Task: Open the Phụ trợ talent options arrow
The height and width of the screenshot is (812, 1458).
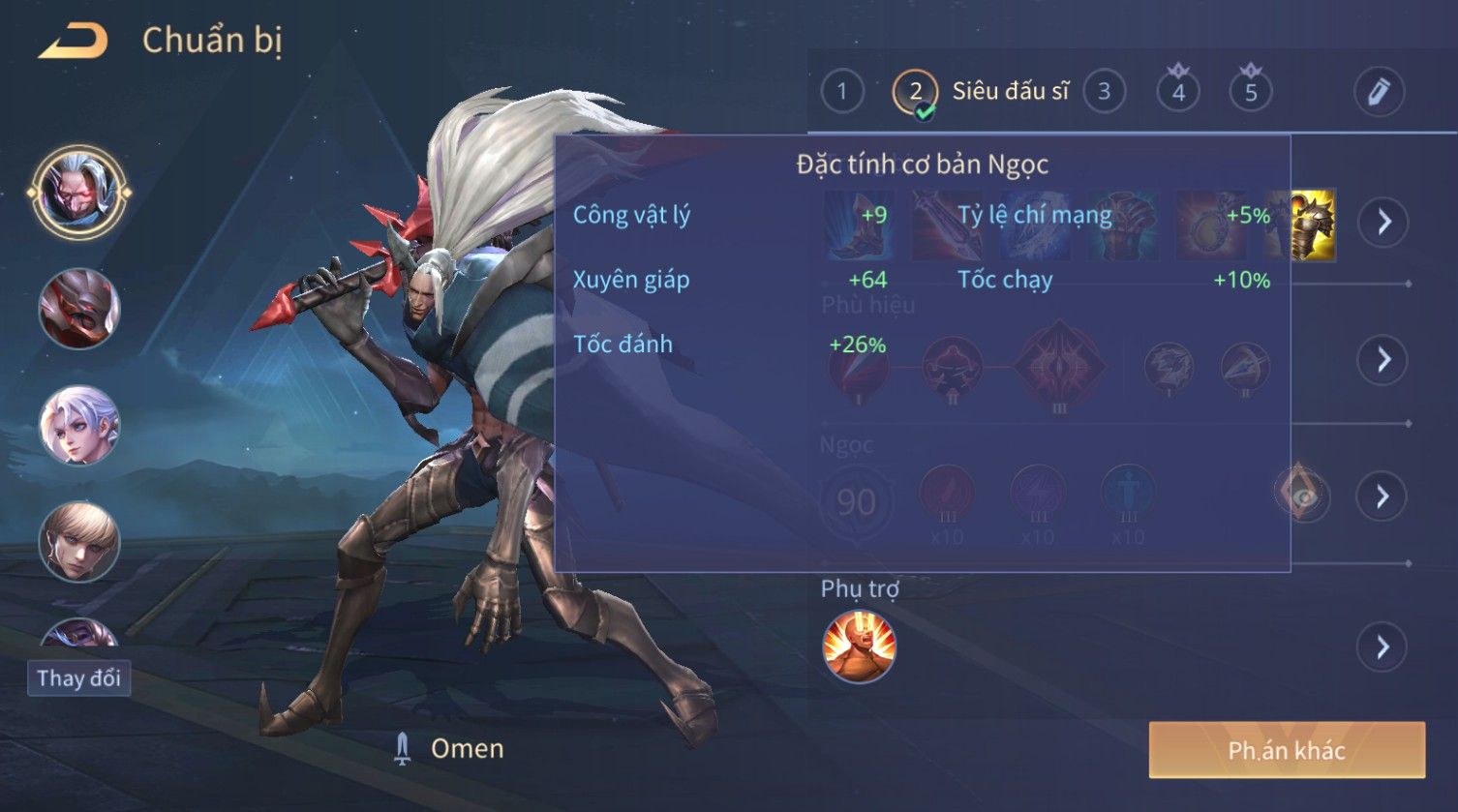Action: click(x=1383, y=647)
